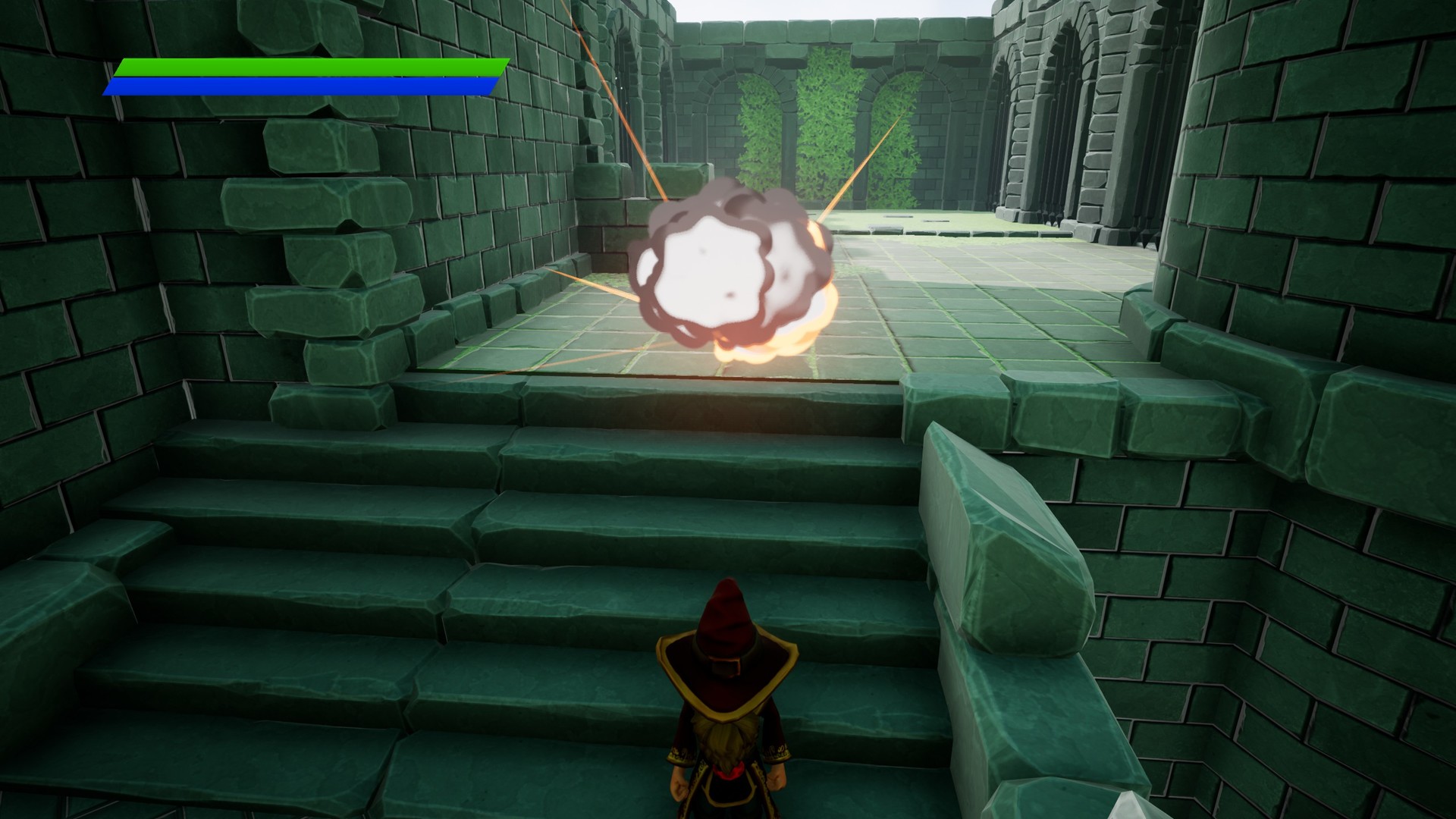The width and height of the screenshot is (1456, 819).
Task: Select the wizard's golden belt buckle
Action: [x=726, y=667]
